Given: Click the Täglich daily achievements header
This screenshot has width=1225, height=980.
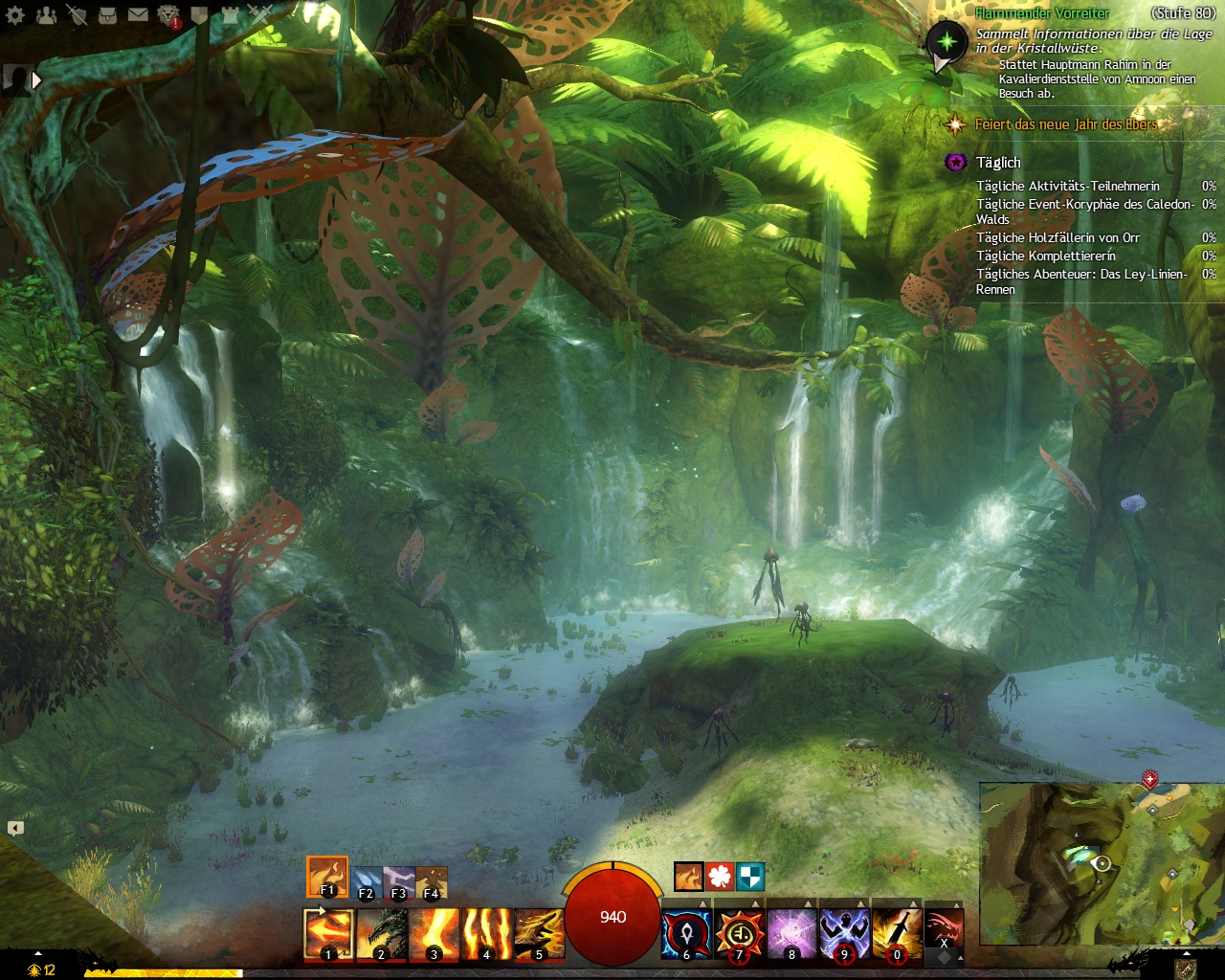Looking at the screenshot, I should coord(998,163).
